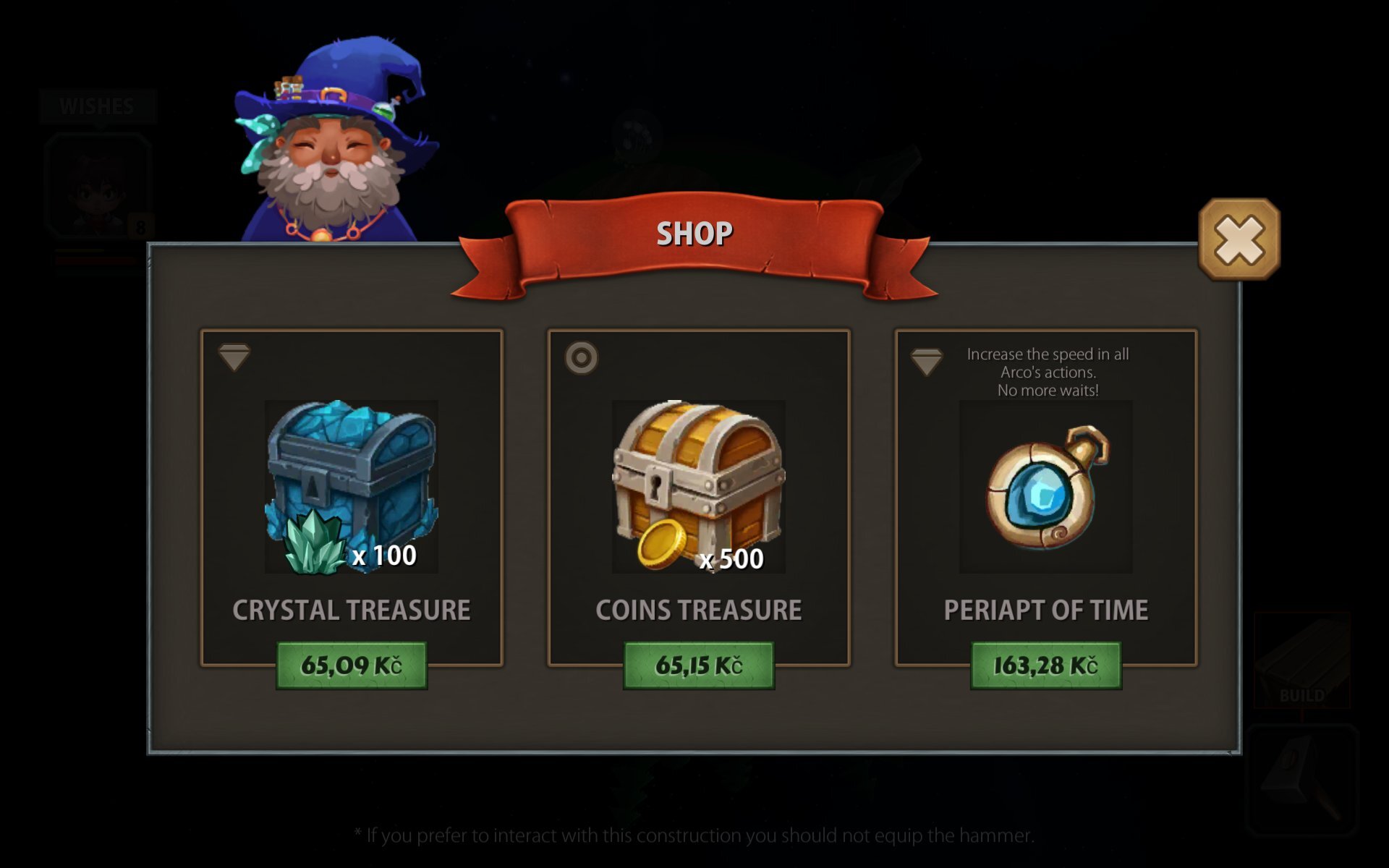The height and width of the screenshot is (868, 1389).
Task: Select the crystal chest x100 image
Action: coord(352,487)
